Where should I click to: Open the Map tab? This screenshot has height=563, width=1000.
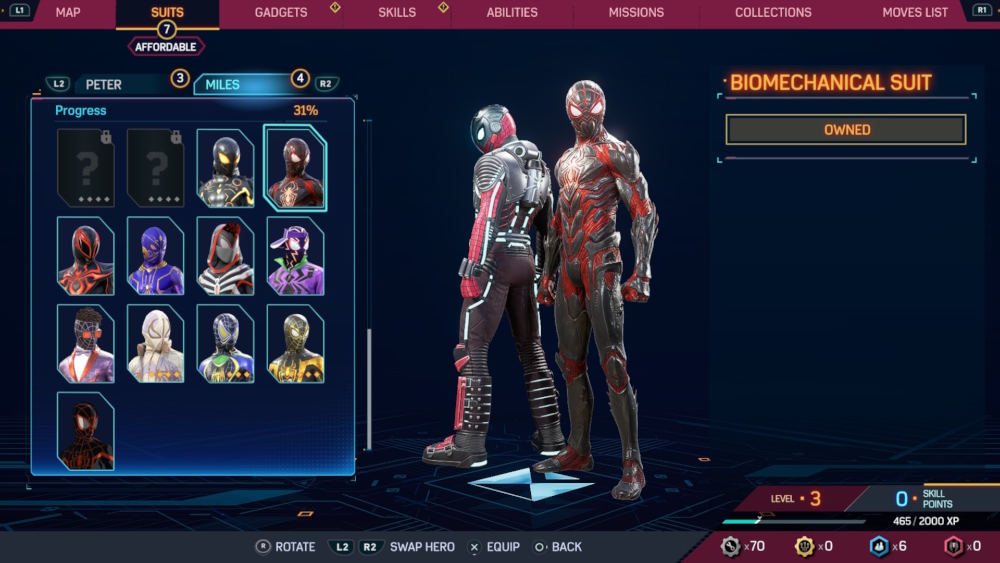point(68,13)
